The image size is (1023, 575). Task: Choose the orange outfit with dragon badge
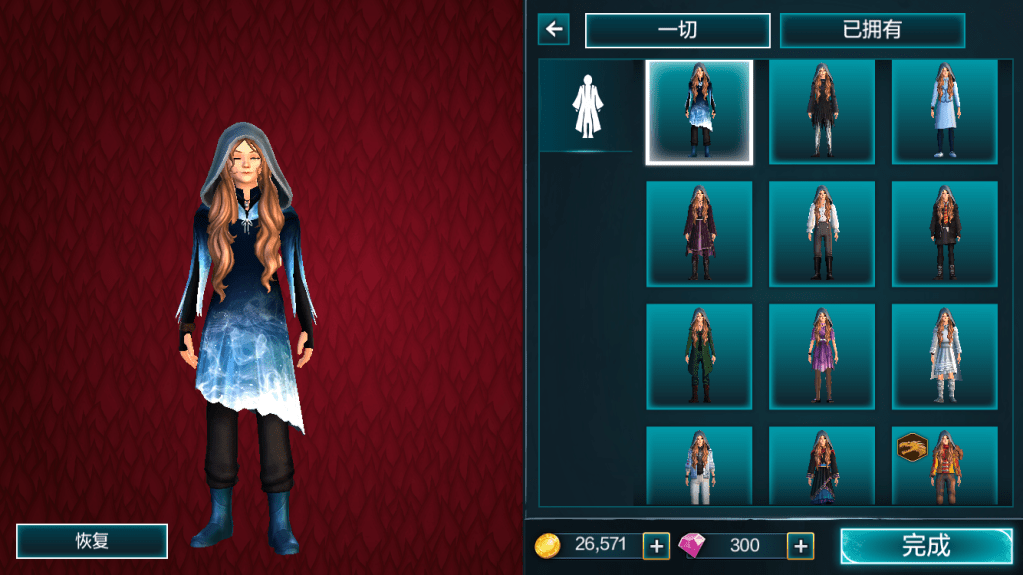[x=944, y=466]
